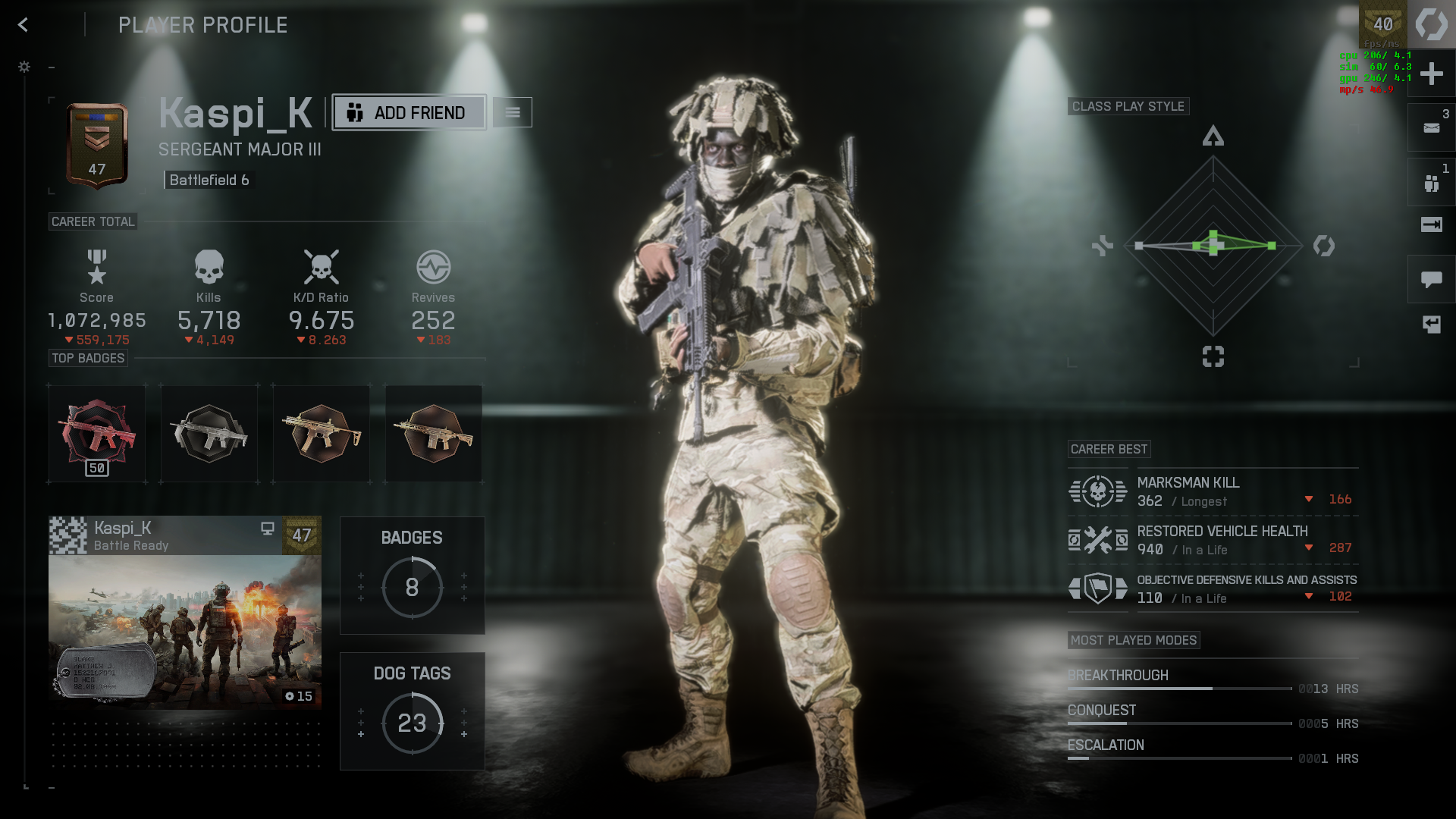Open the Badges panel
The height and width of the screenshot is (819, 1456).
click(412, 576)
